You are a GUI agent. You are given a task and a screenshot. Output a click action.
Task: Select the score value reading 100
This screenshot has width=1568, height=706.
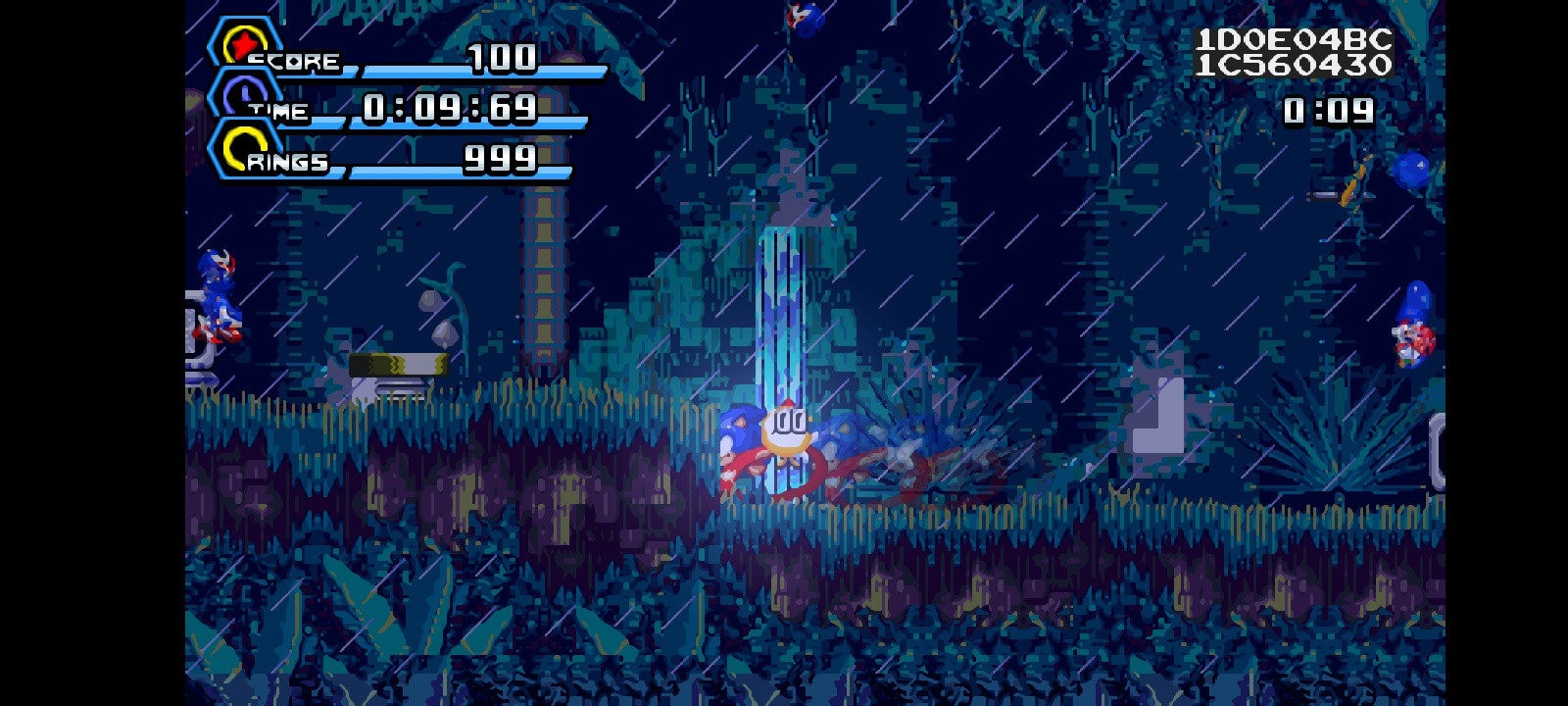[x=502, y=59]
